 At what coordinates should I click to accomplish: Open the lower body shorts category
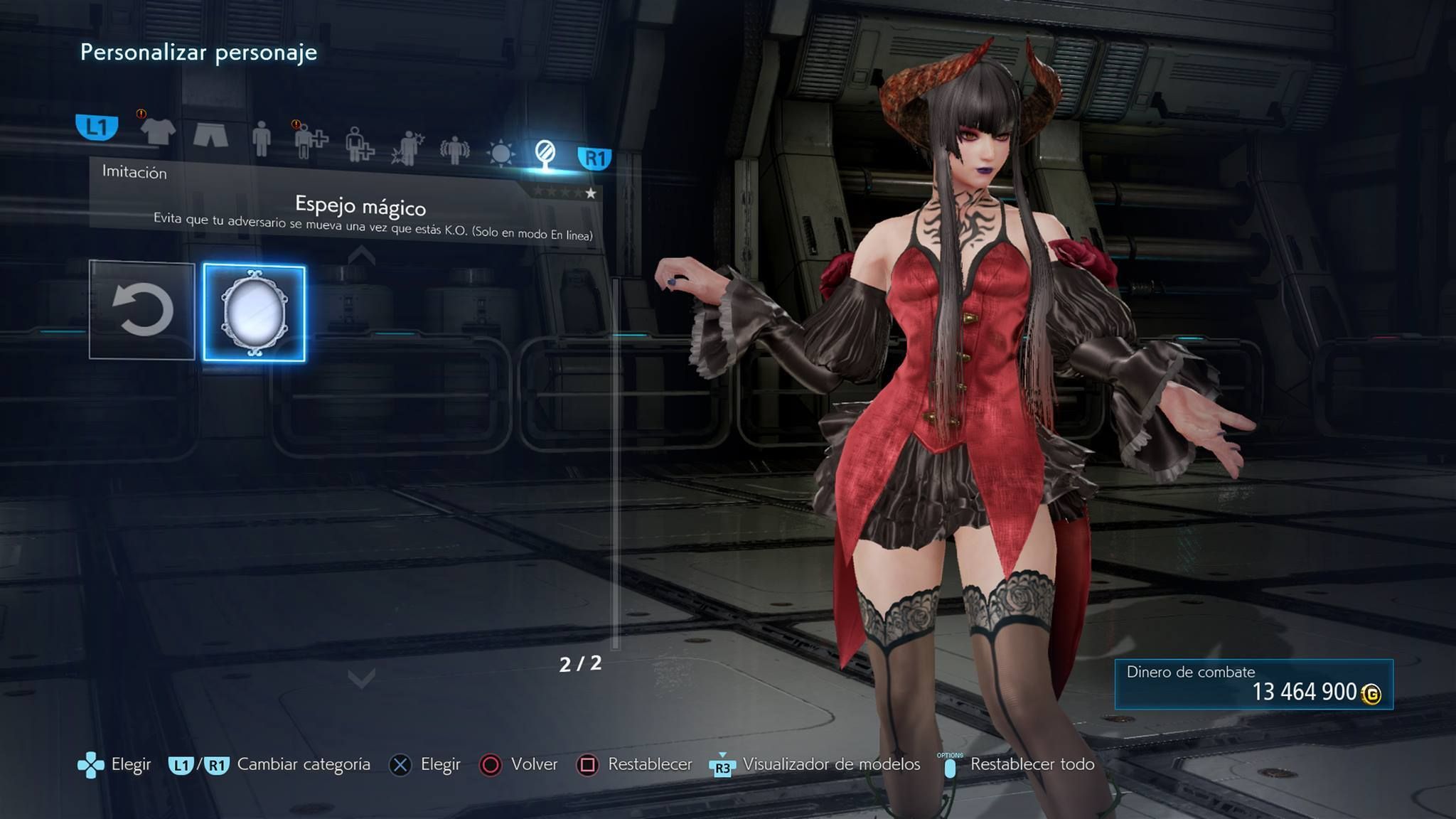[210, 134]
